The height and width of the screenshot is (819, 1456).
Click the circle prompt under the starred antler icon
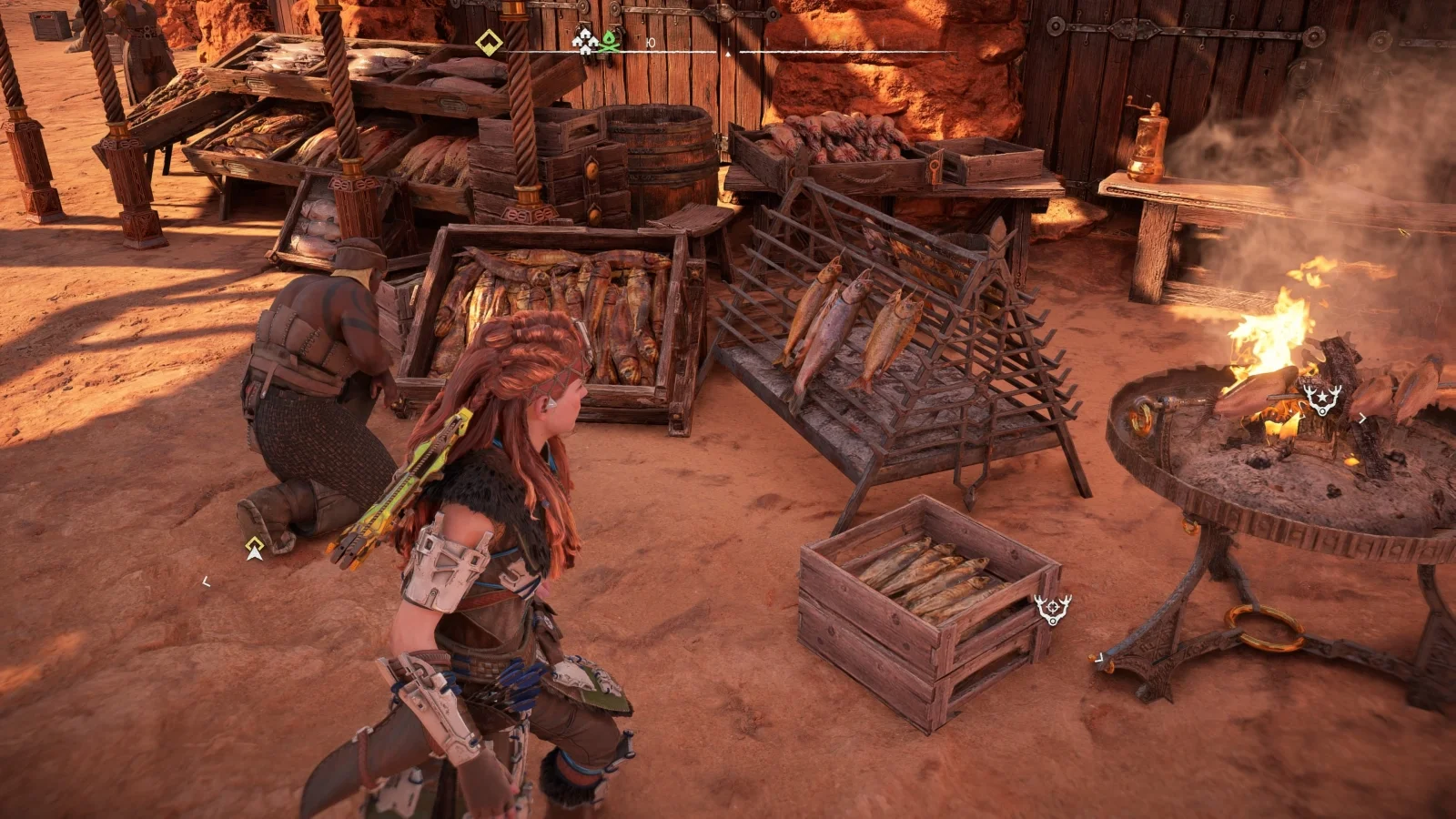1323,411
